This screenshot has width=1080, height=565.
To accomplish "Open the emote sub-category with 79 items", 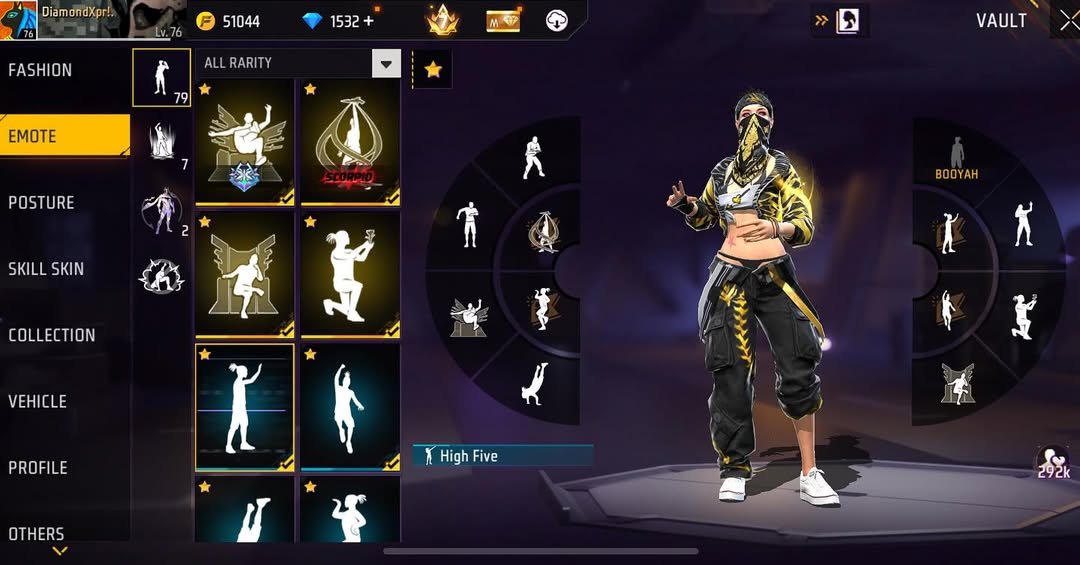I will pyautogui.click(x=161, y=77).
